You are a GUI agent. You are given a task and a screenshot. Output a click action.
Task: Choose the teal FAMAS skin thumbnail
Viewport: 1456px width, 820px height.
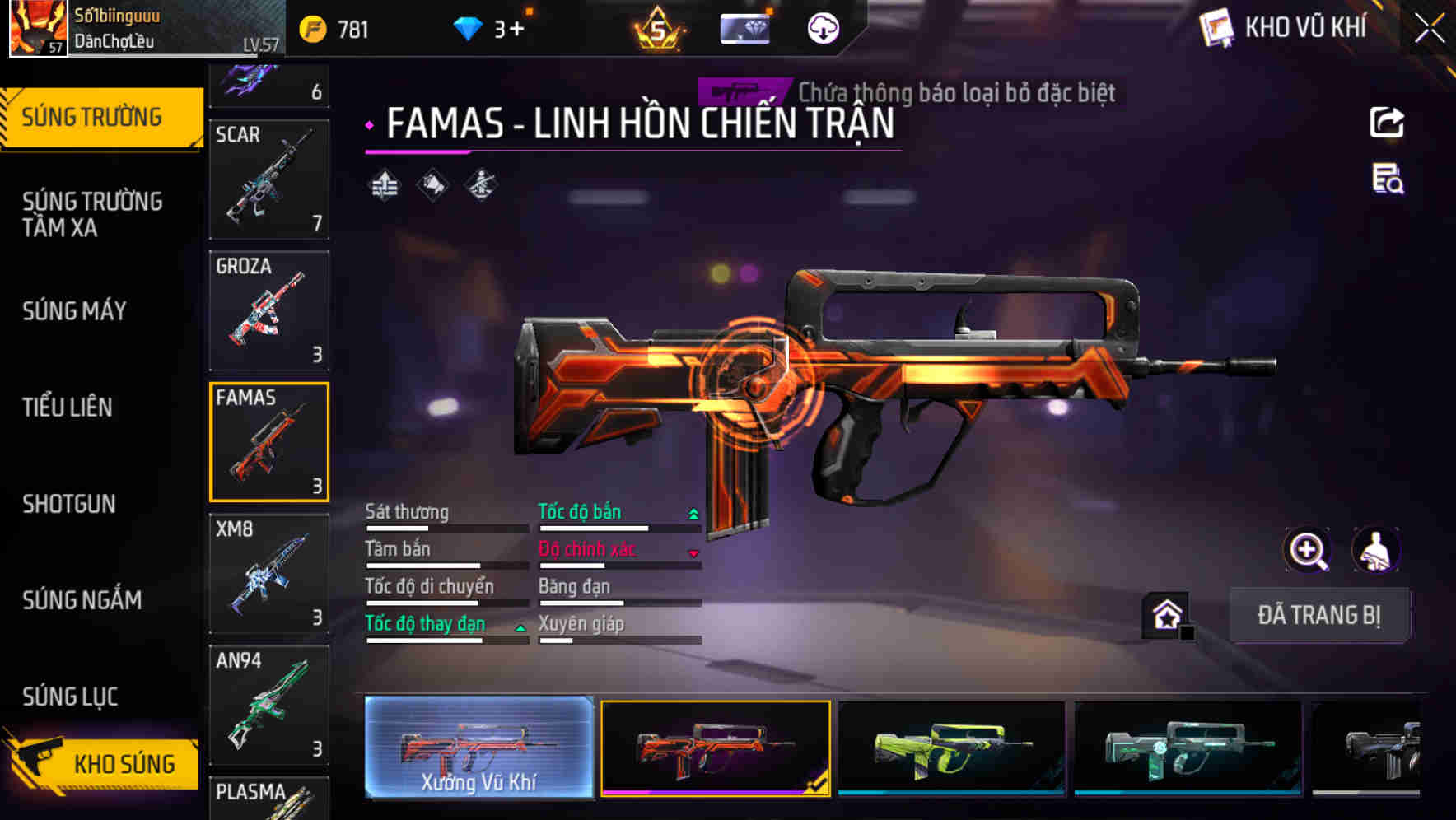(1188, 749)
